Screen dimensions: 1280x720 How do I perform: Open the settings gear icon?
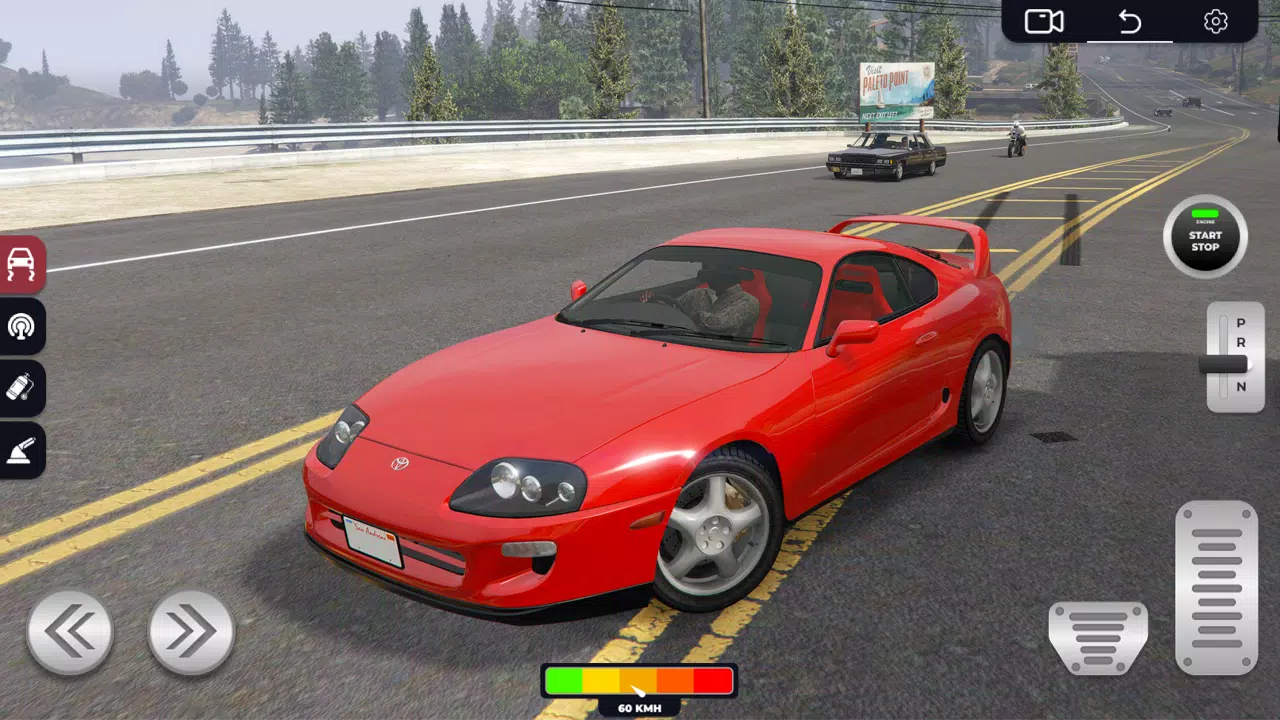[1216, 21]
